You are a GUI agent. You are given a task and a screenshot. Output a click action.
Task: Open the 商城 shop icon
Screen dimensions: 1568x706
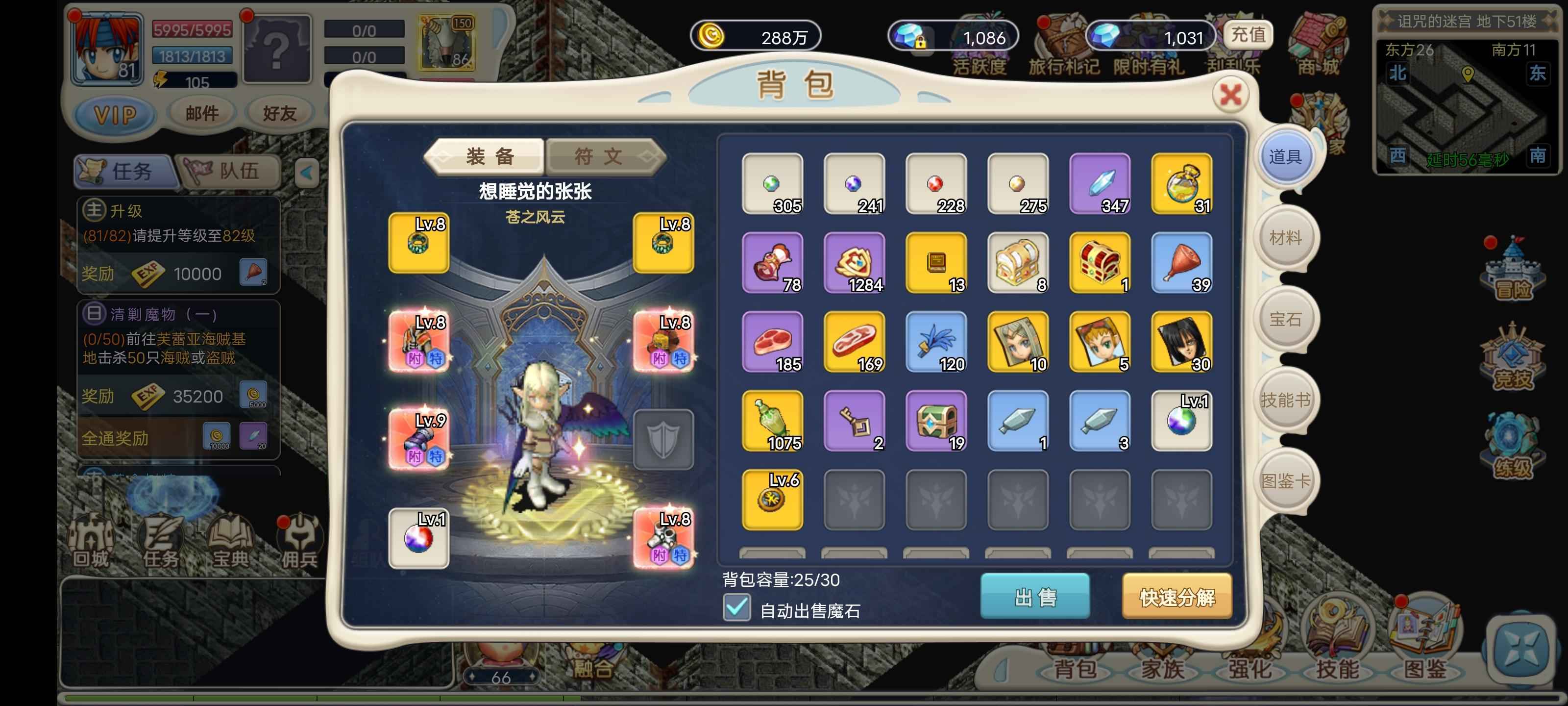click(x=1320, y=37)
